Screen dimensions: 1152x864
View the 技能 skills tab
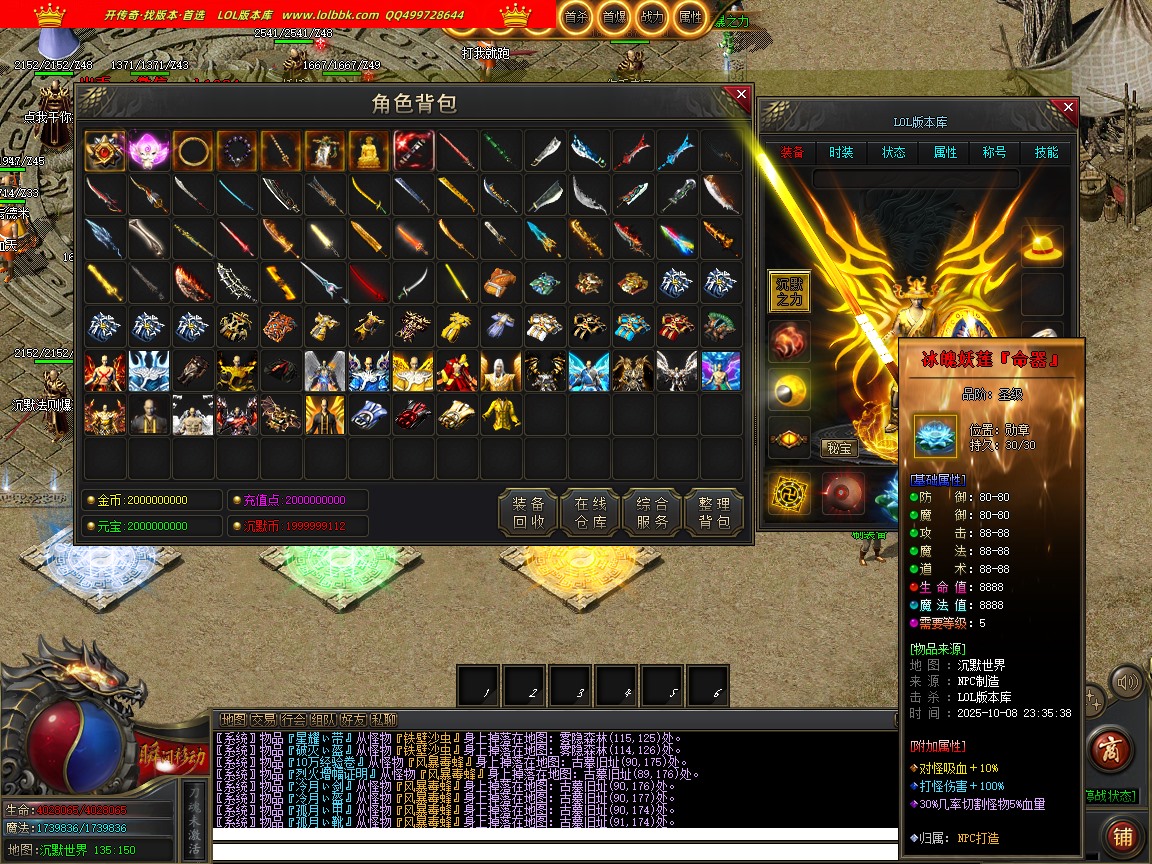pos(1046,153)
